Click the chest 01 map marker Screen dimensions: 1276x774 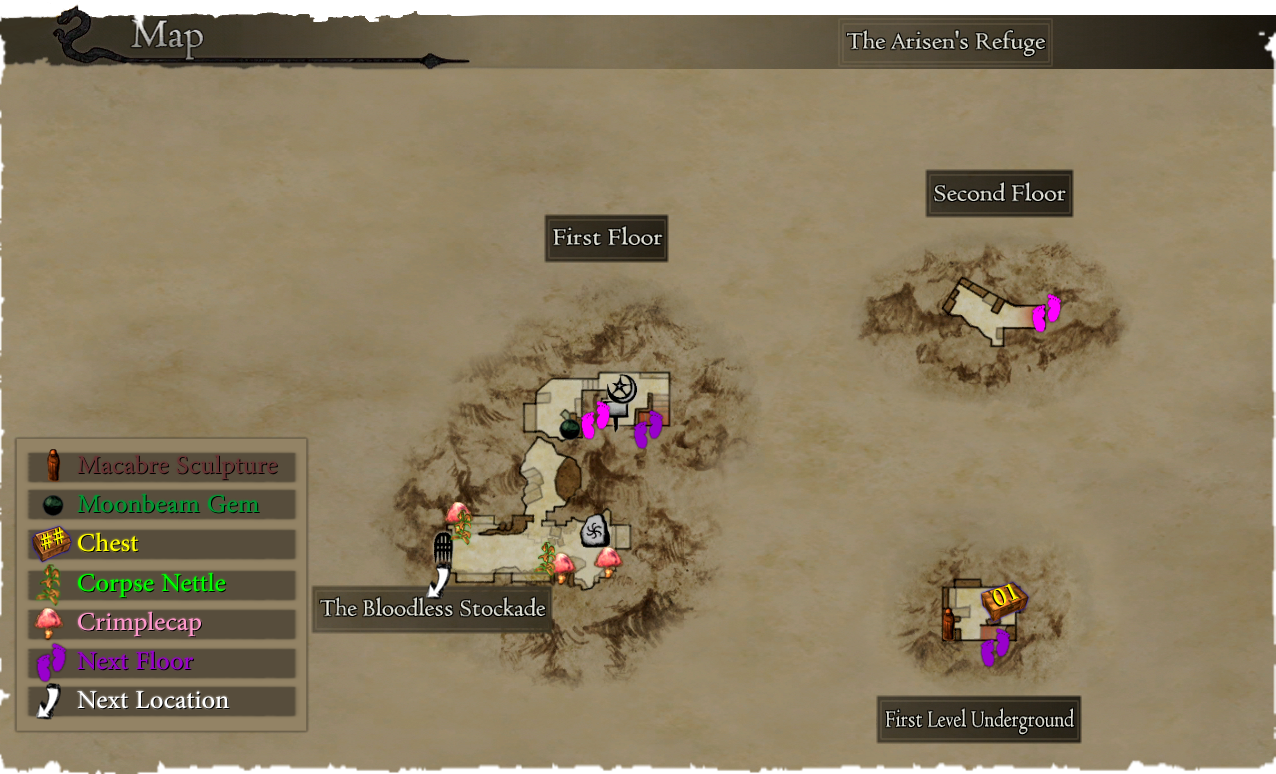click(x=1004, y=597)
